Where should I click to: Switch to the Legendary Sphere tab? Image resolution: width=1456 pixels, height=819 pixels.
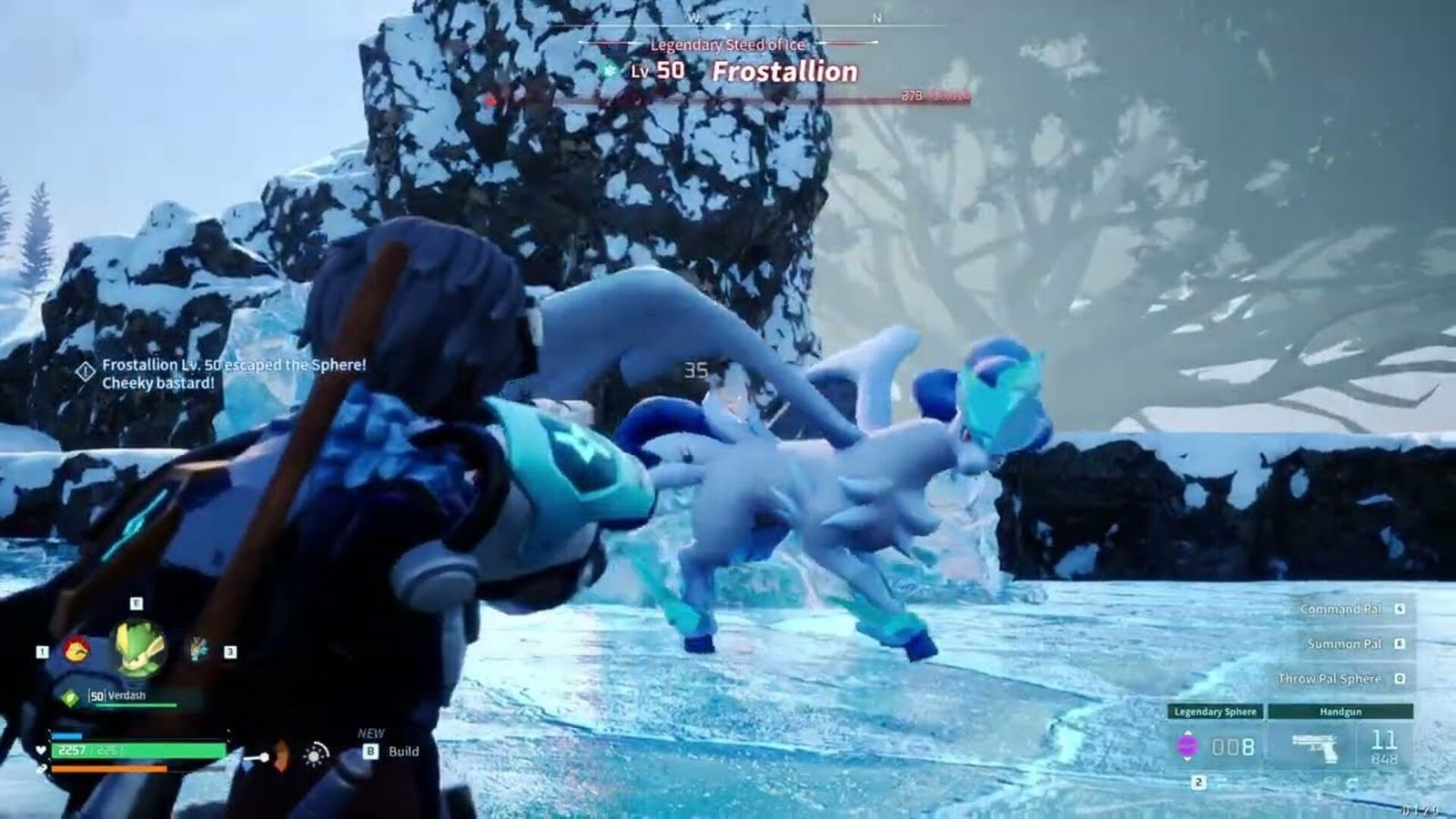(x=1216, y=712)
